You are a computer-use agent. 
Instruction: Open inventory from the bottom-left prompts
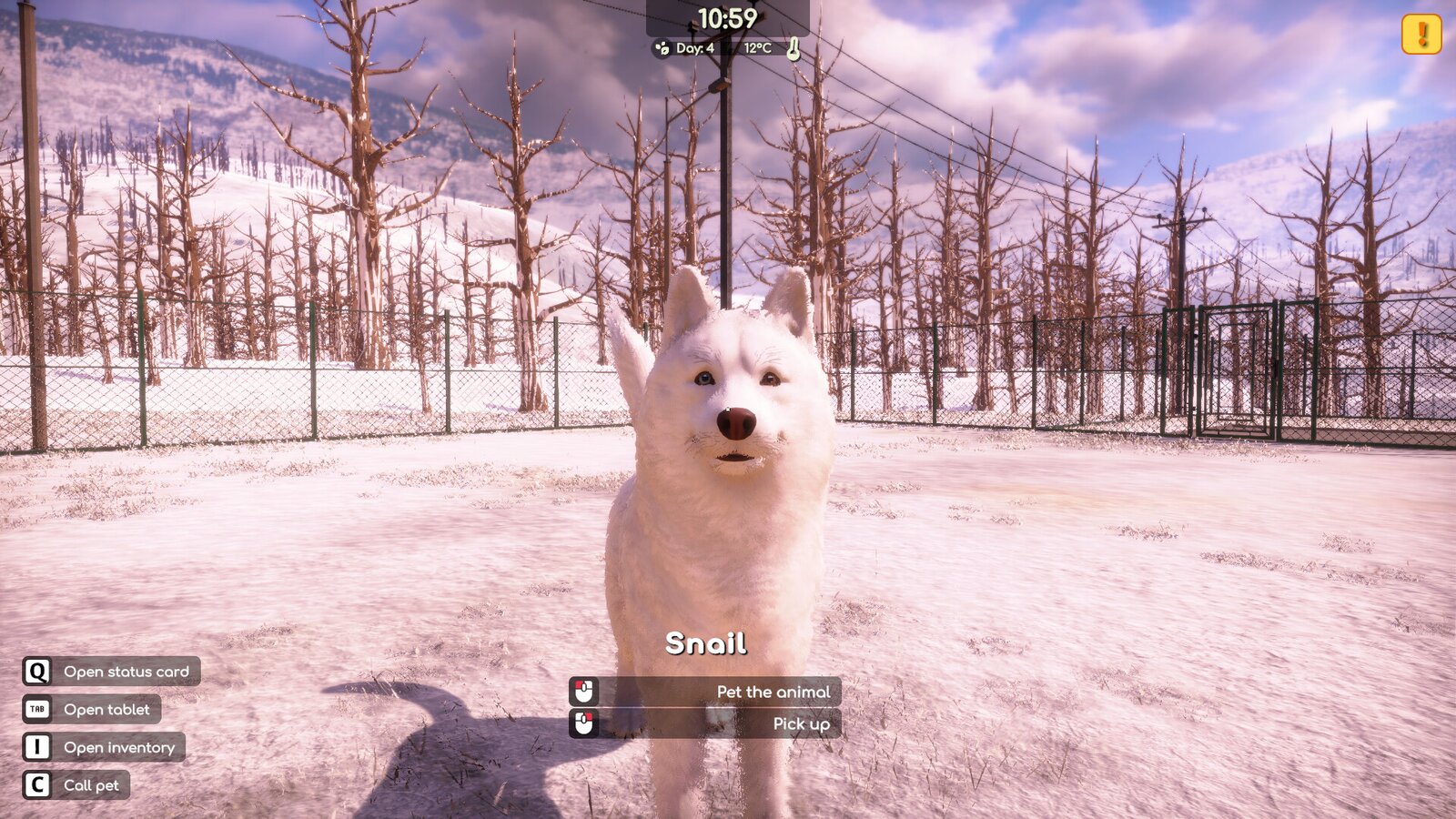click(117, 747)
